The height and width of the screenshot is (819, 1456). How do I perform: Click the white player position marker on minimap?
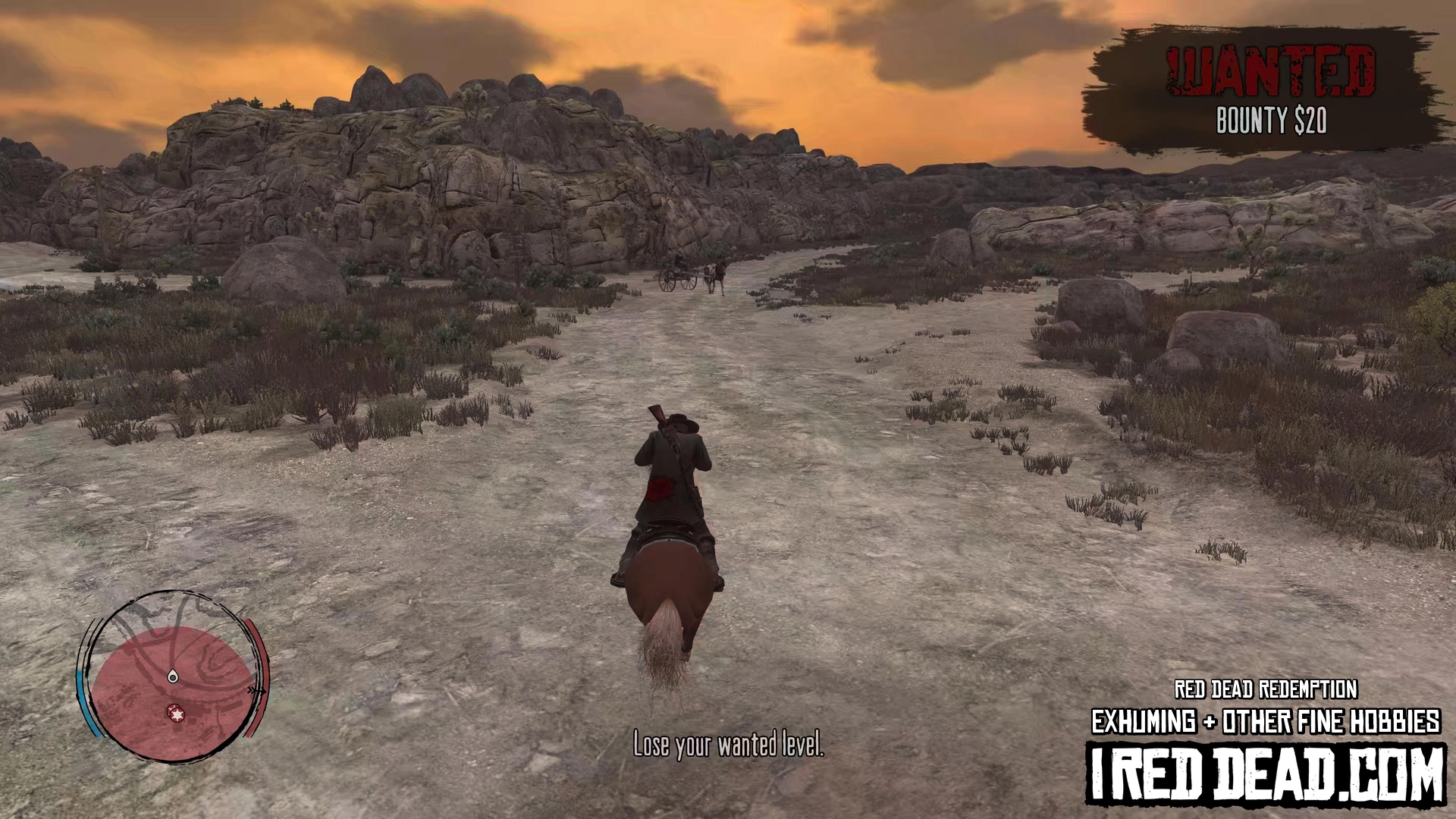tap(173, 676)
